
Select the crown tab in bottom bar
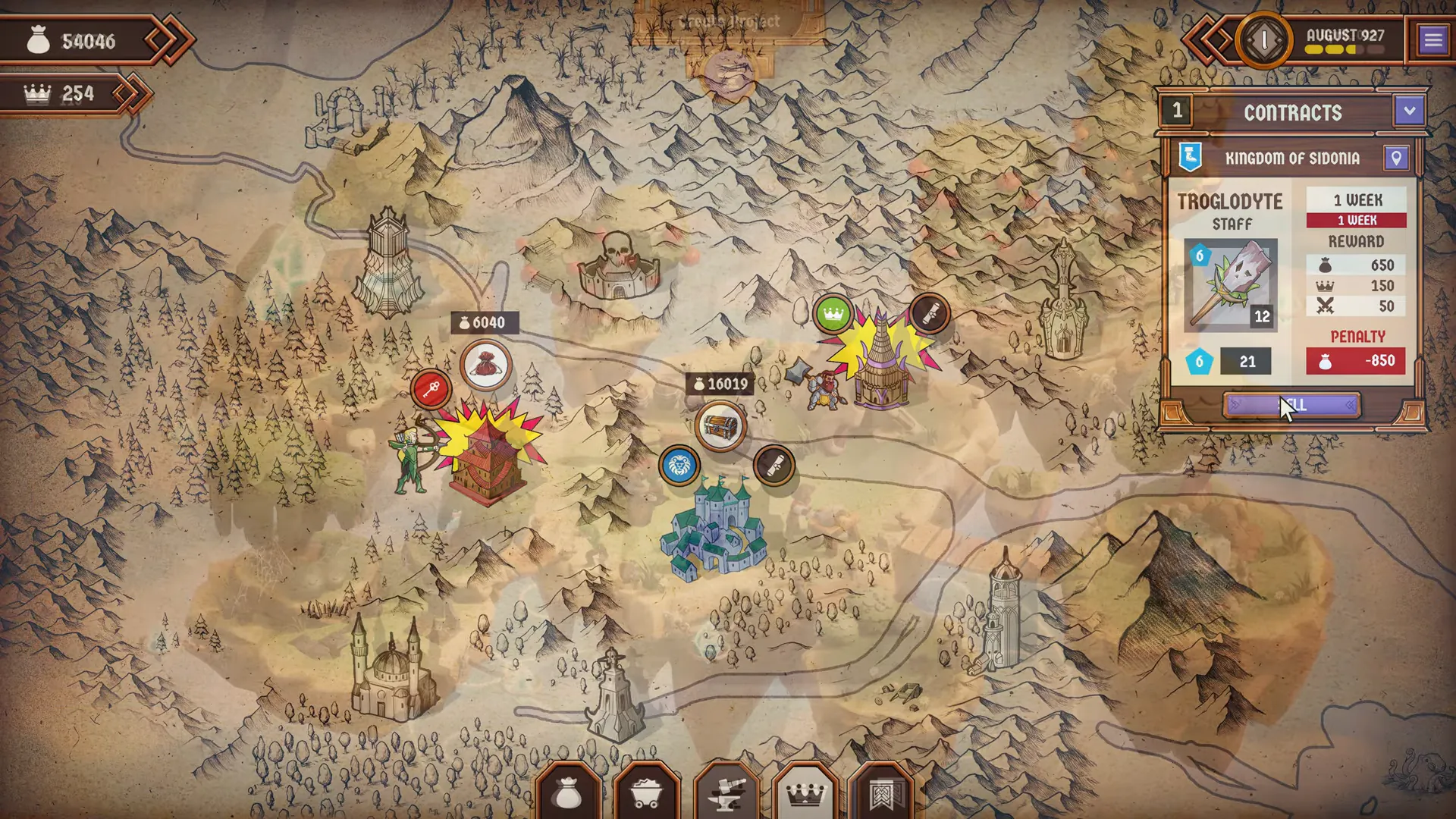[805, 793]
